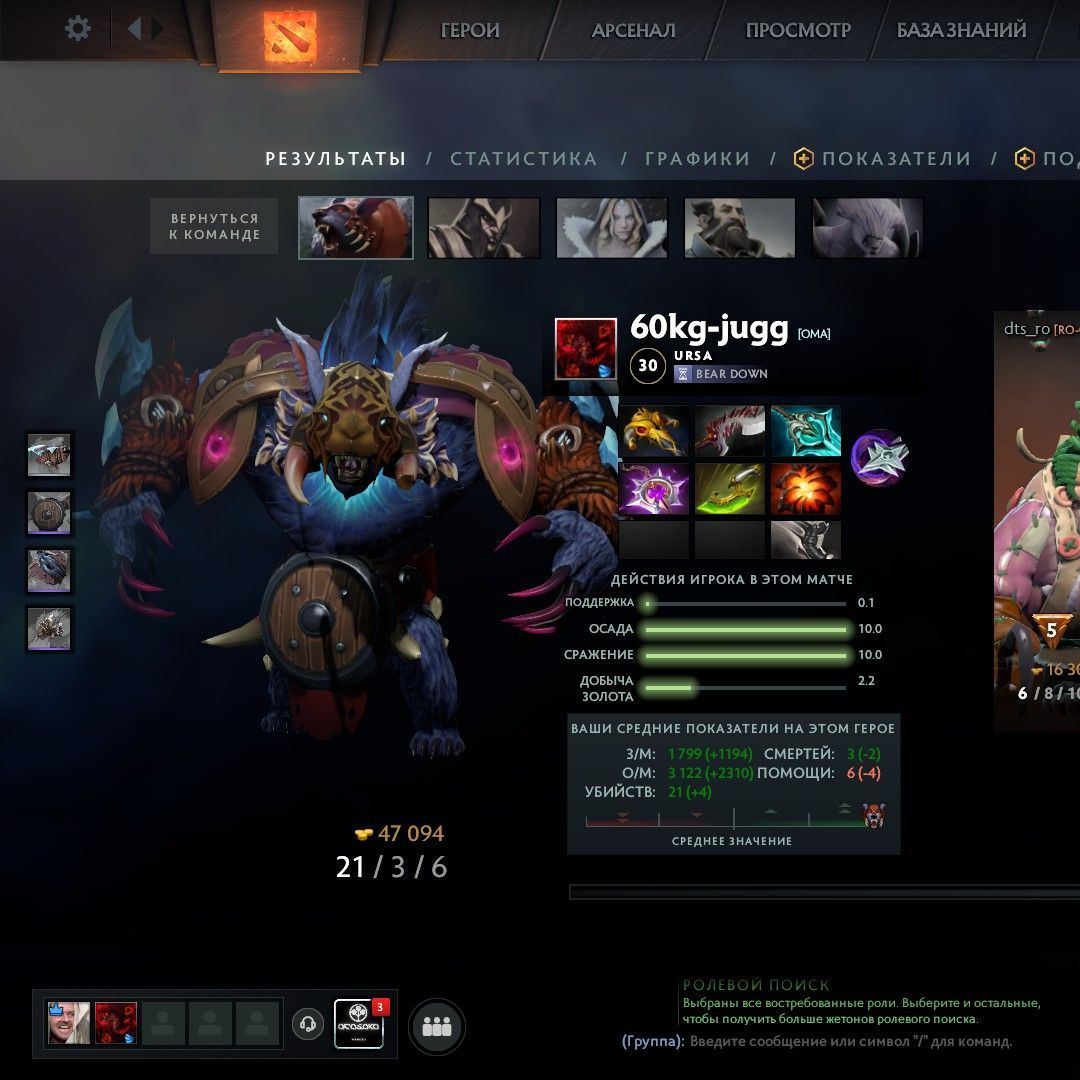1080x1080 pixels.
Task: Click the Dota 2 logo home button
Action: pos(289,35)
